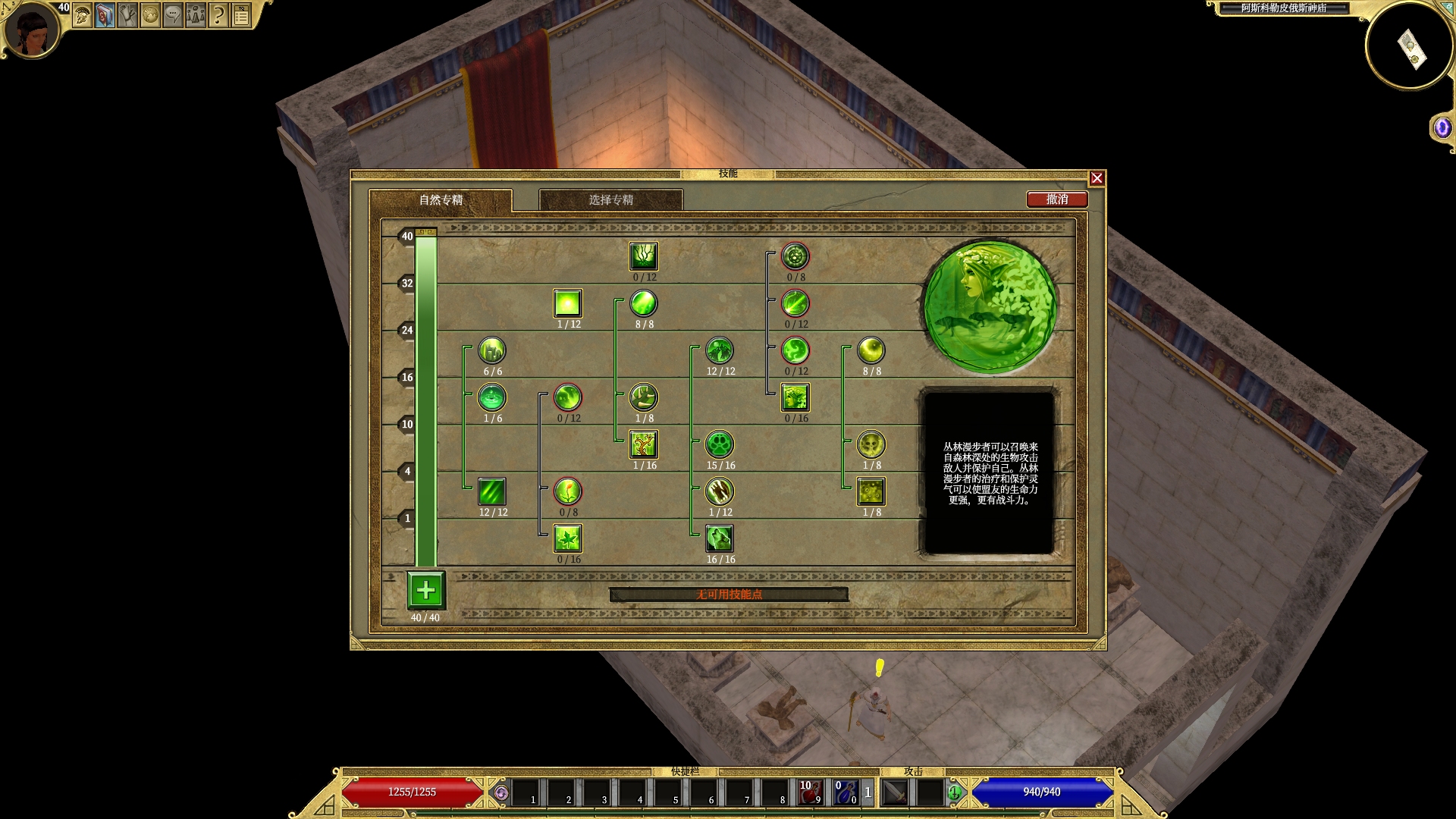The width and height of the screenshot is (1456, 819).
Task: Click the circular minimap compass
Action: [x=1410, y=47]
